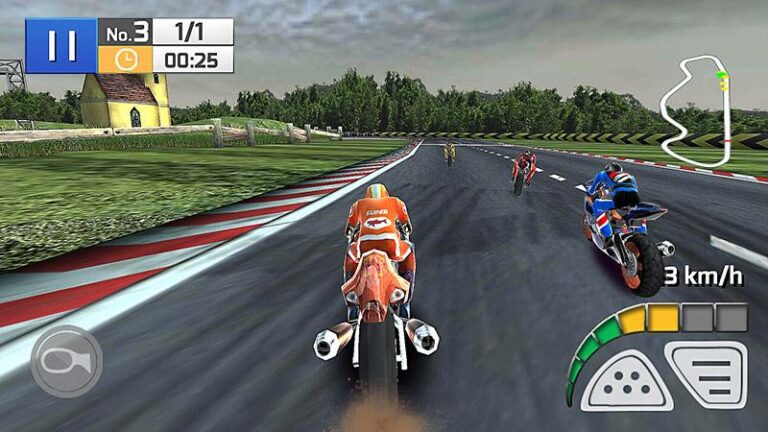Image resolution: width=768 pixels, height=432 pixels.
Task: Tap the rear-view mirror button
Action: click(66, 361)
